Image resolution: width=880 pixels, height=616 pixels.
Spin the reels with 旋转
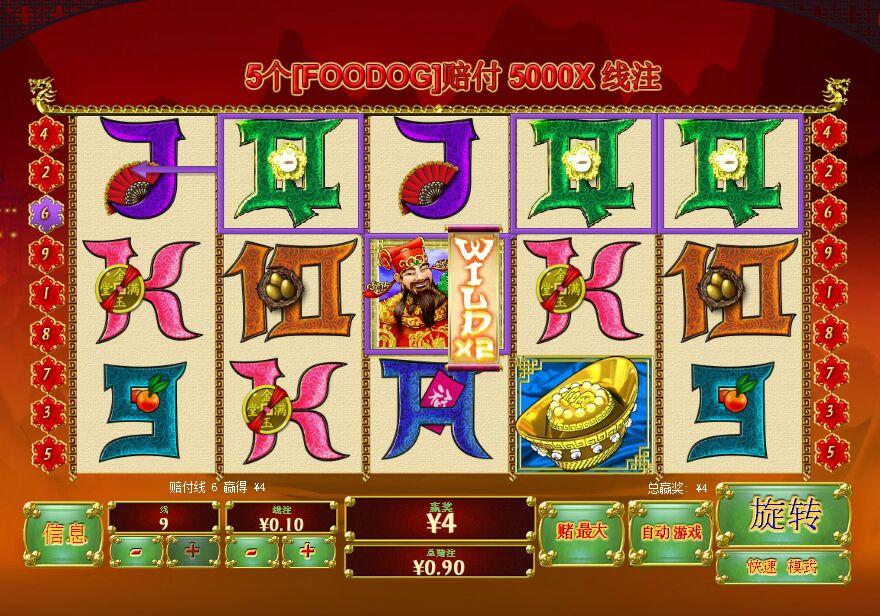tap(783, 515)
